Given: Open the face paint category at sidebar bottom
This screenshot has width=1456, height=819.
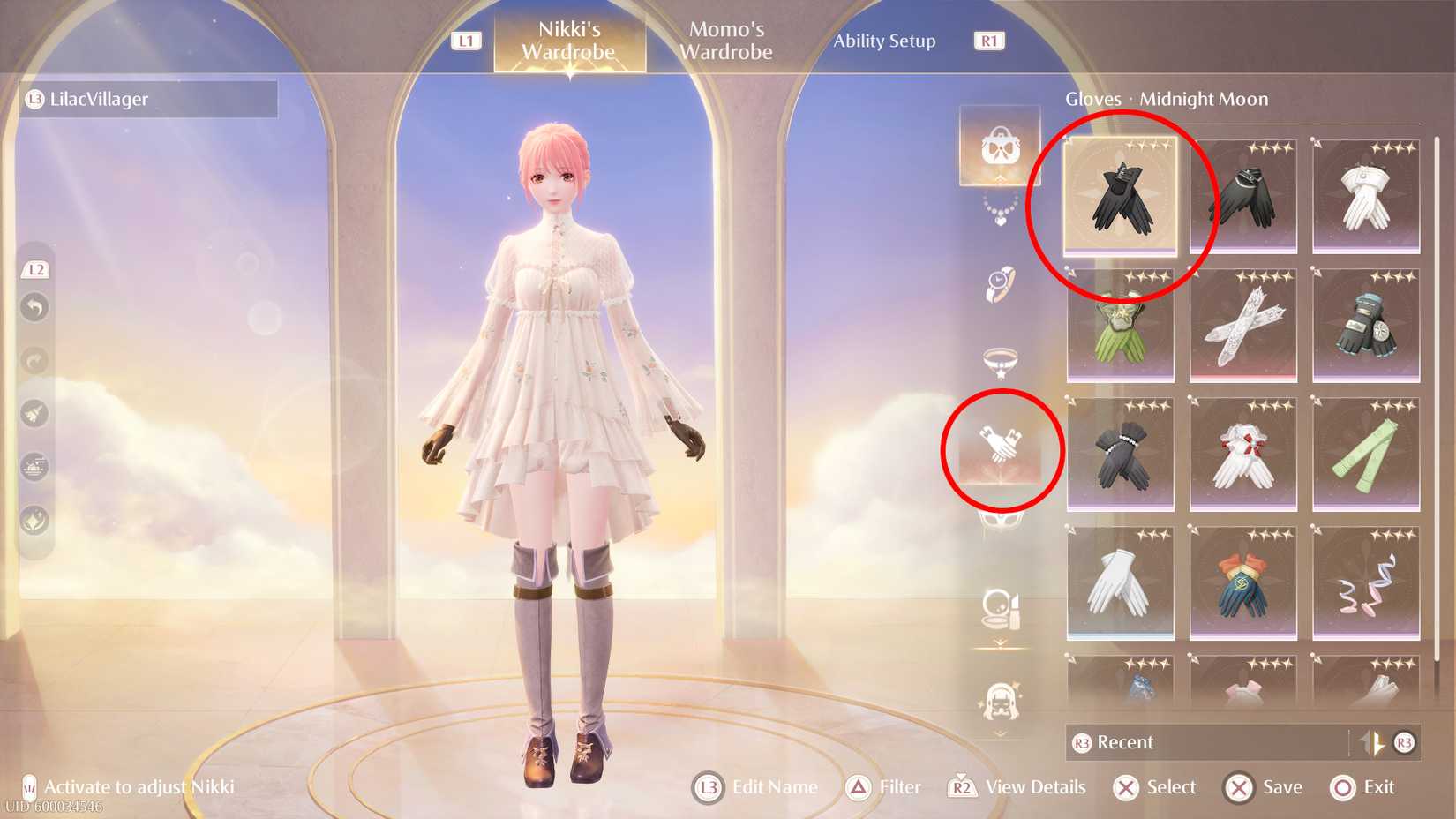Looking at the screenshot, I should point(999,700).
